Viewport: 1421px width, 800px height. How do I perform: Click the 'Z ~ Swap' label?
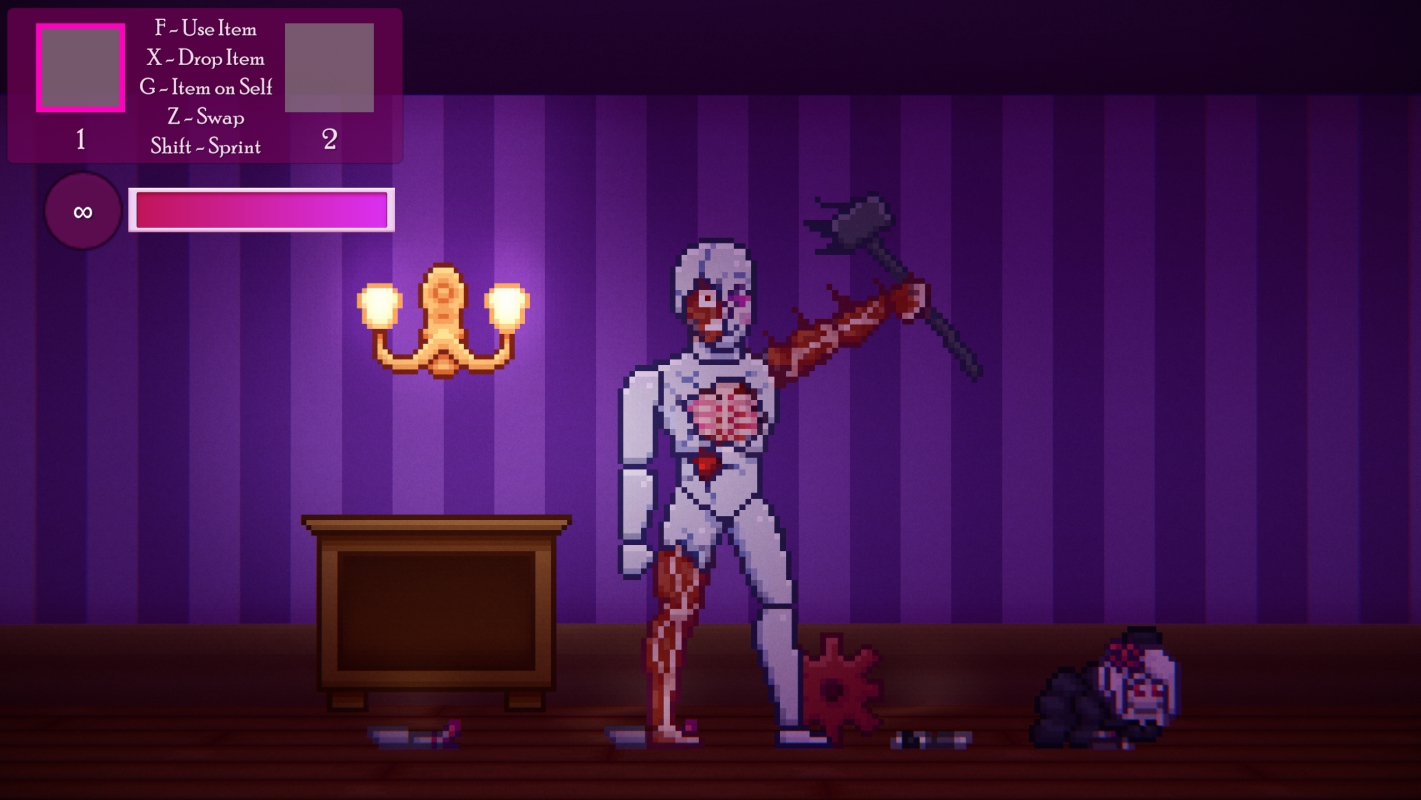pos(207,116)
